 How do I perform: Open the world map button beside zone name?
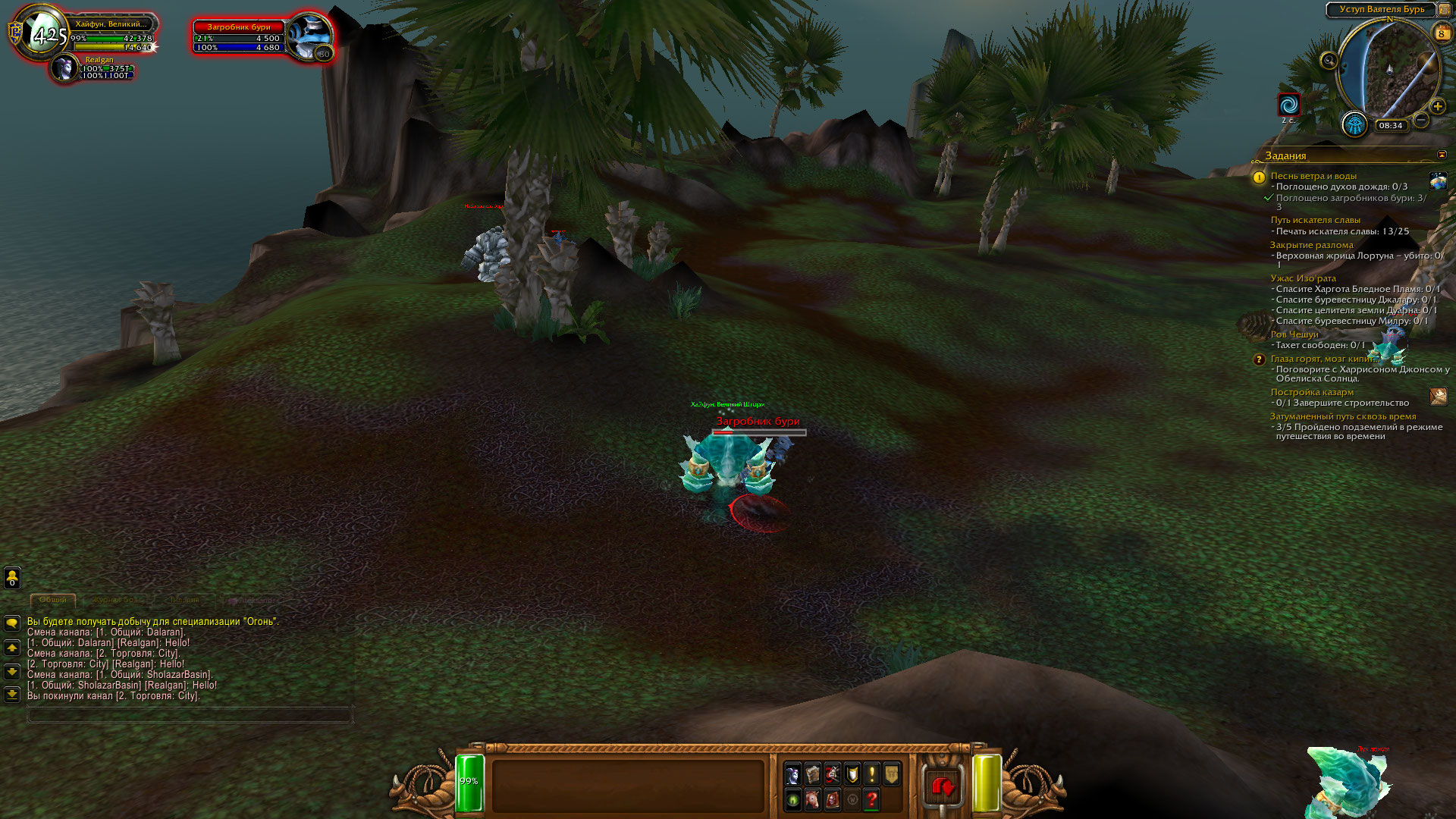(x=1444, y=10)
